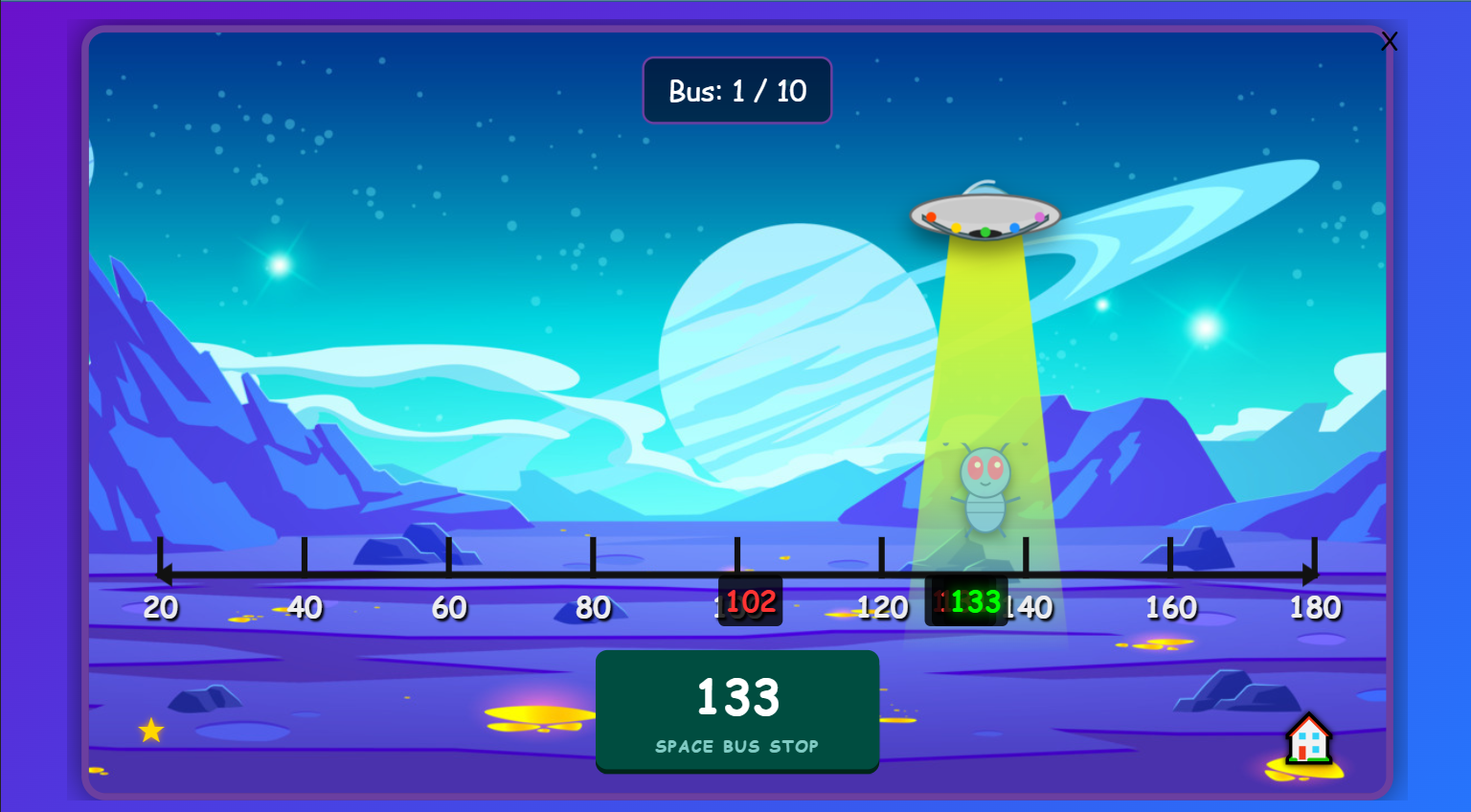Click the tick mark above 80

click(591, 555)
